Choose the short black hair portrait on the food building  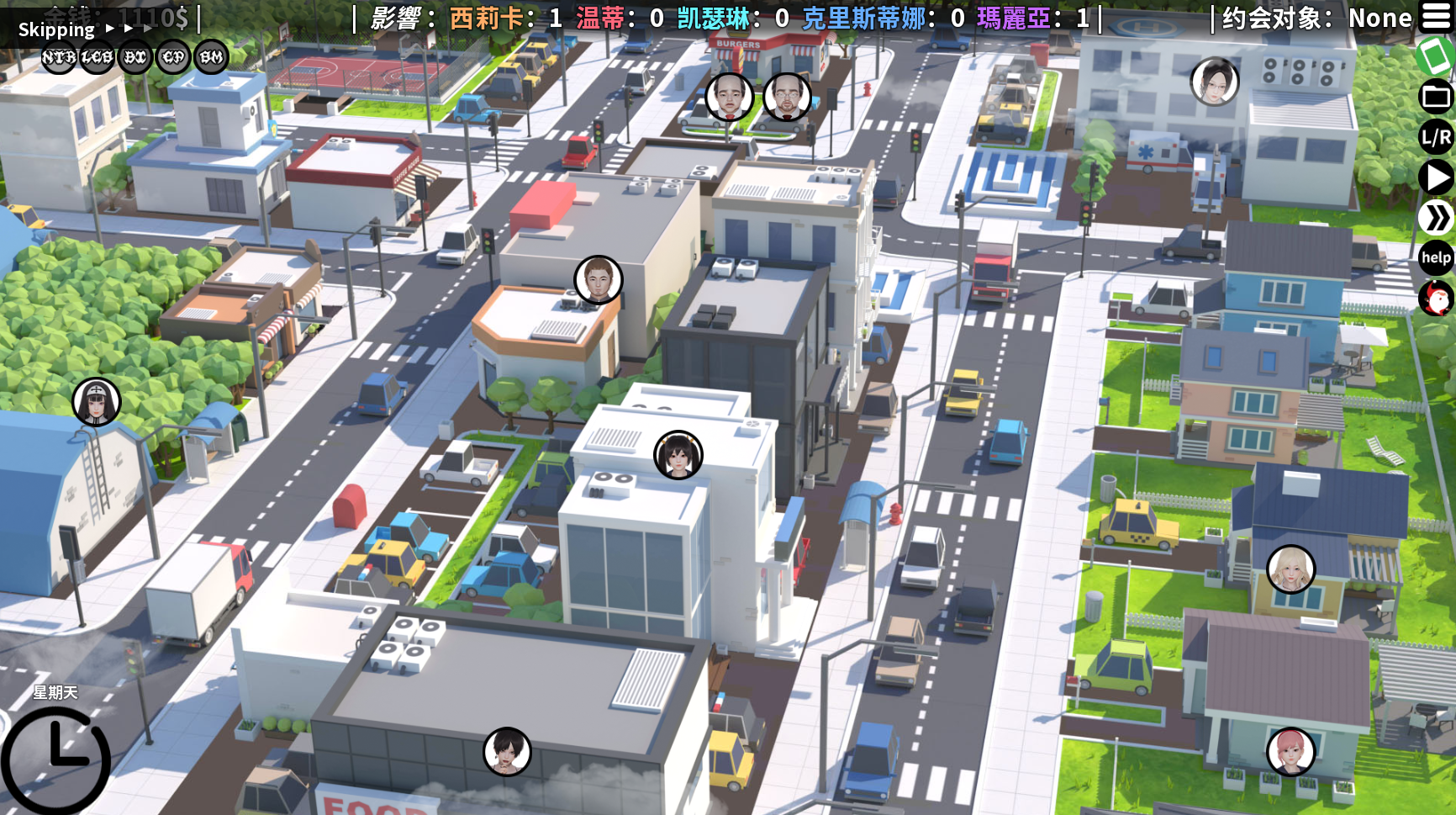tap(507, 751)
